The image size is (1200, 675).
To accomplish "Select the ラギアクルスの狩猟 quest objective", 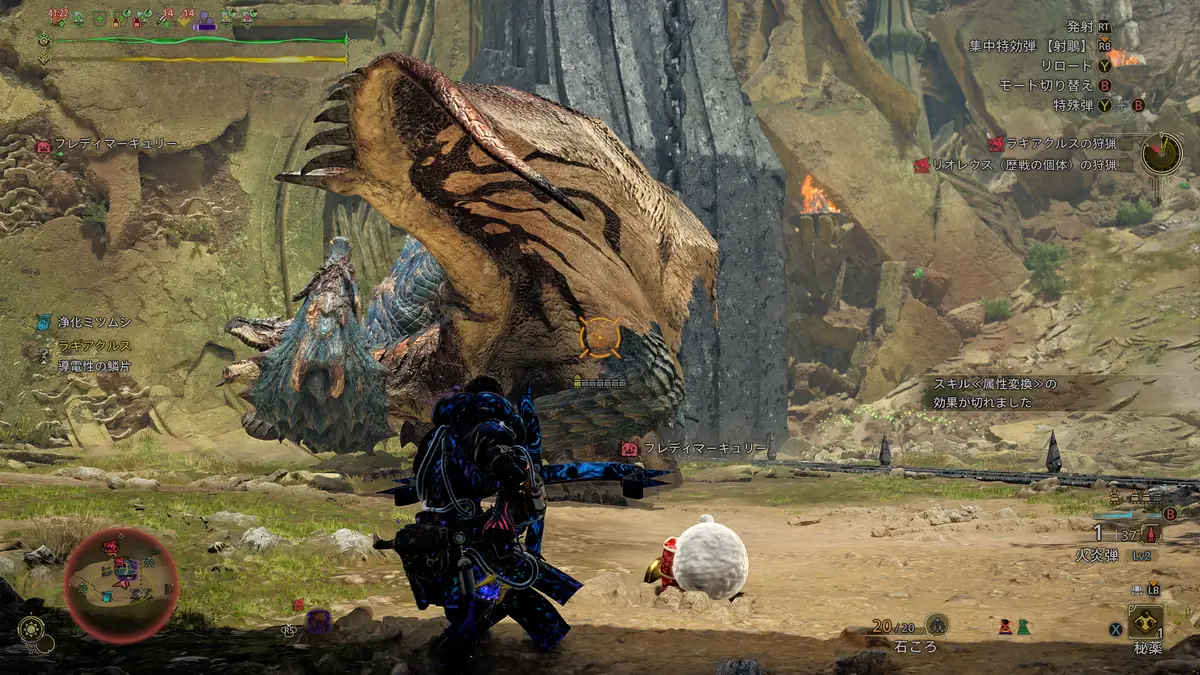I will point(1058,144).
